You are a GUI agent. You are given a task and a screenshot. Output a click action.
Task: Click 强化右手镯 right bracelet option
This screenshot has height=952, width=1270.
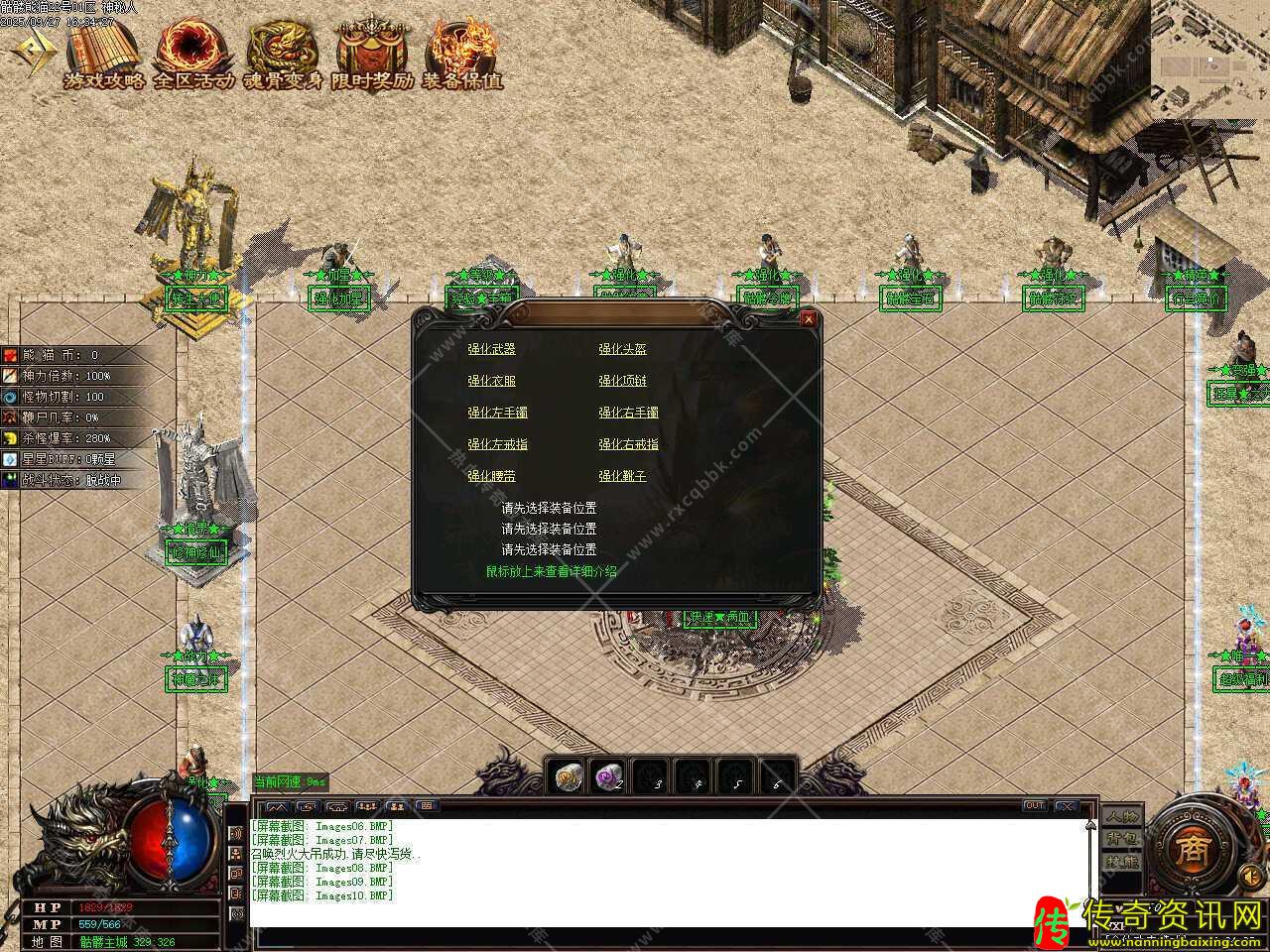tap(628, 413)
